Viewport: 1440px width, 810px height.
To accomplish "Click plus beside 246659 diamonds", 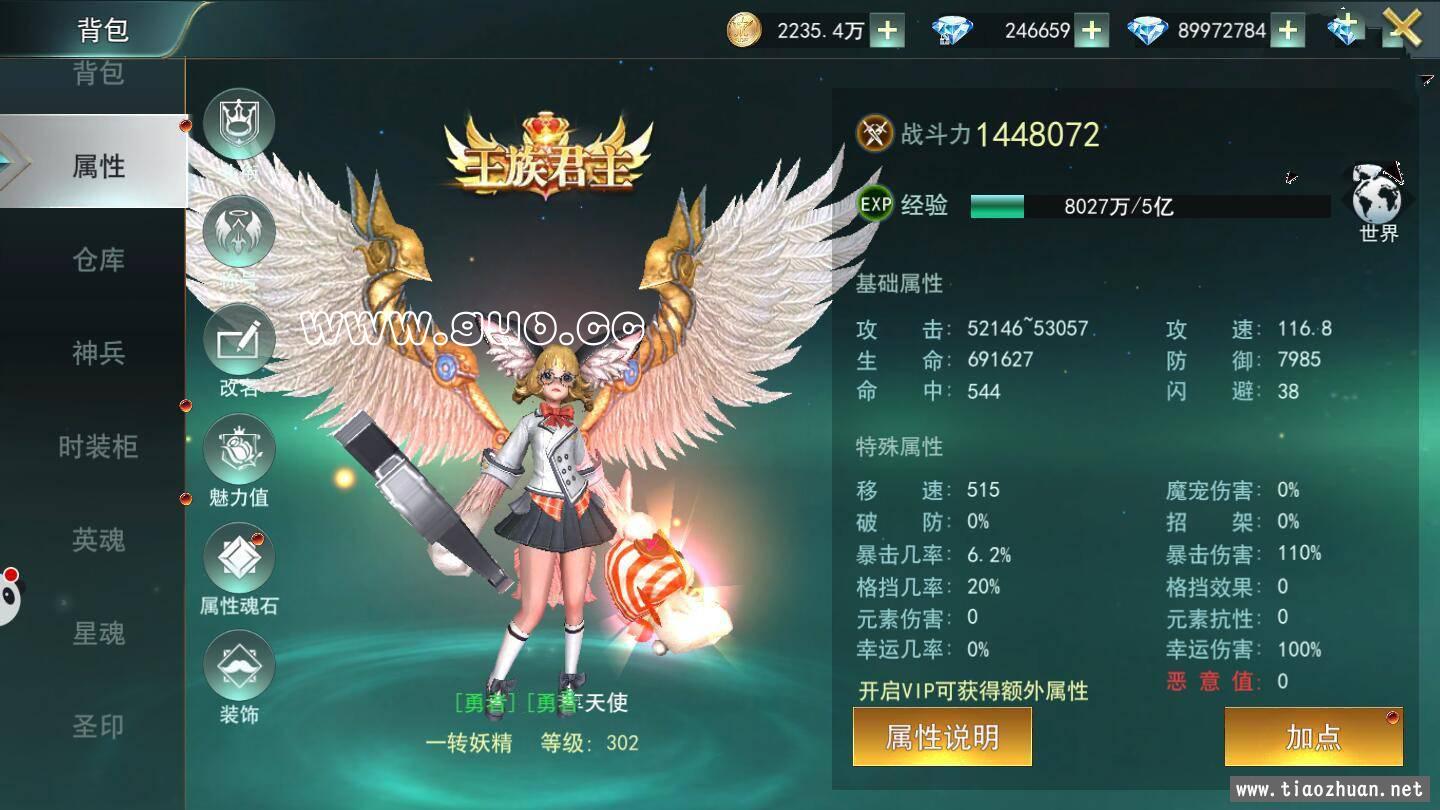I will (x=1091, y=30).
